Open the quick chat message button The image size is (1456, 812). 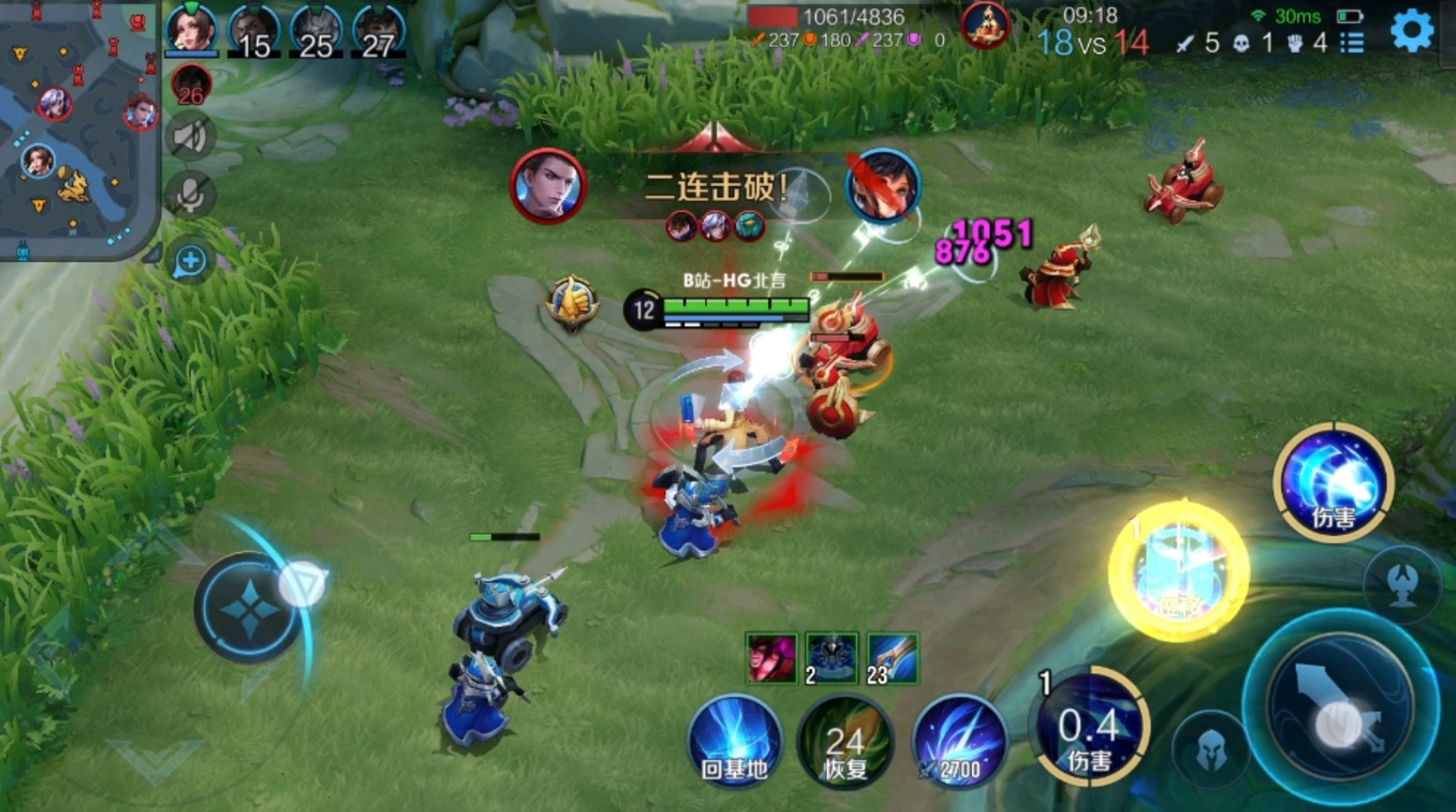pyautogui.click(x=190, y=261)
